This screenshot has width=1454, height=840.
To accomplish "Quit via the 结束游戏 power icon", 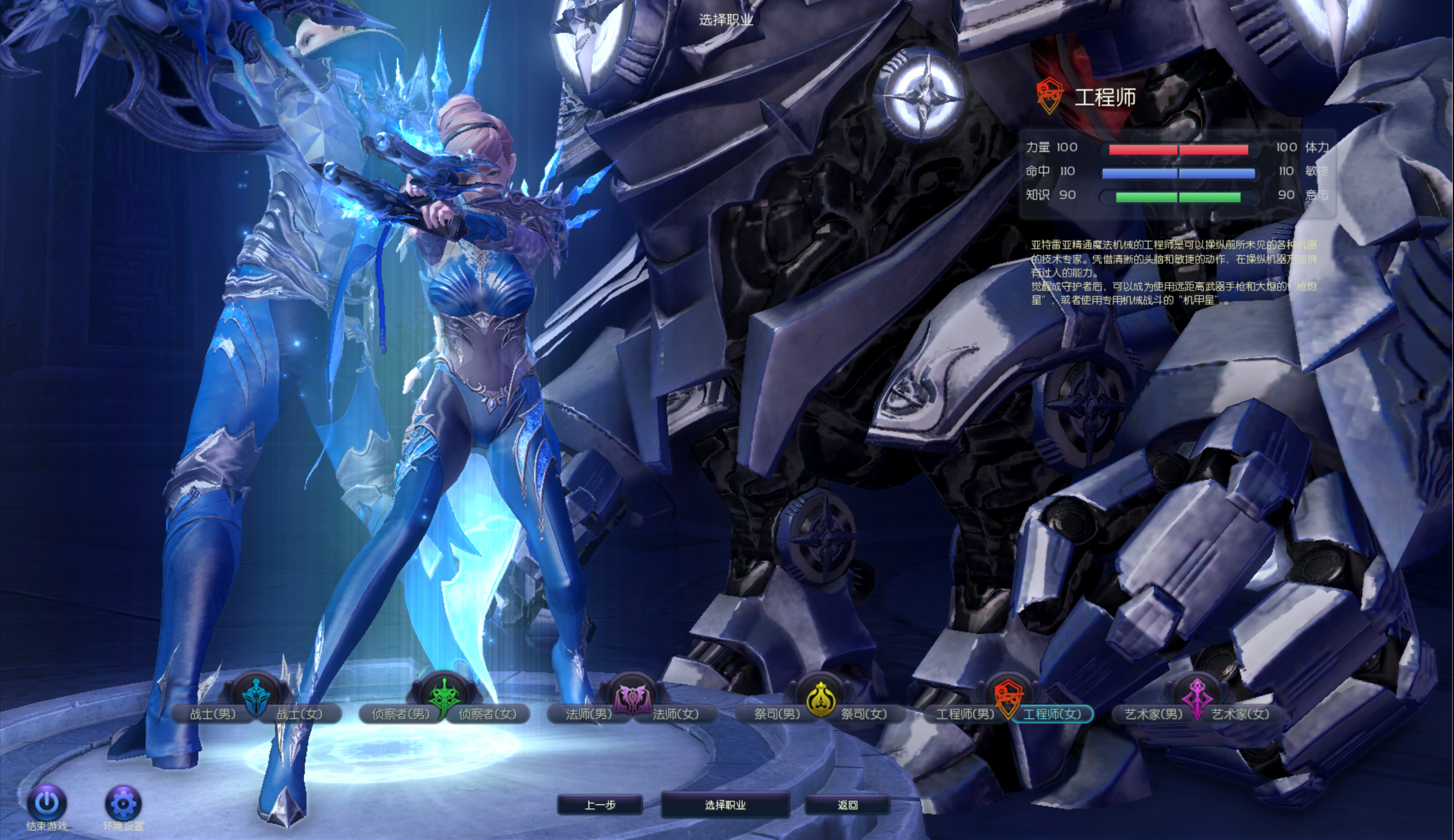I will pos(47,803).
